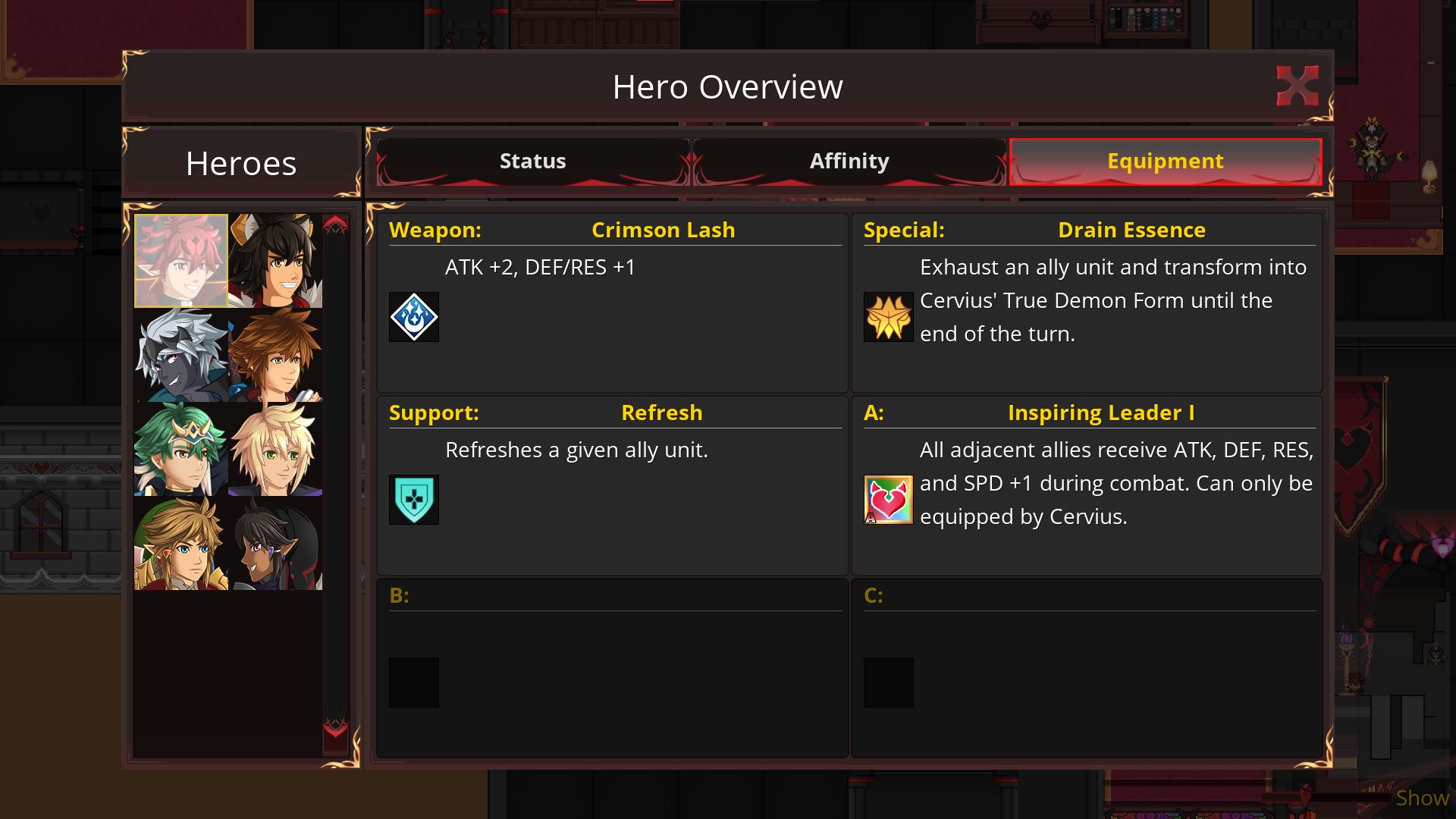
Task: Select the brown spiky-haired hero portrait
Action: (275, 355)
